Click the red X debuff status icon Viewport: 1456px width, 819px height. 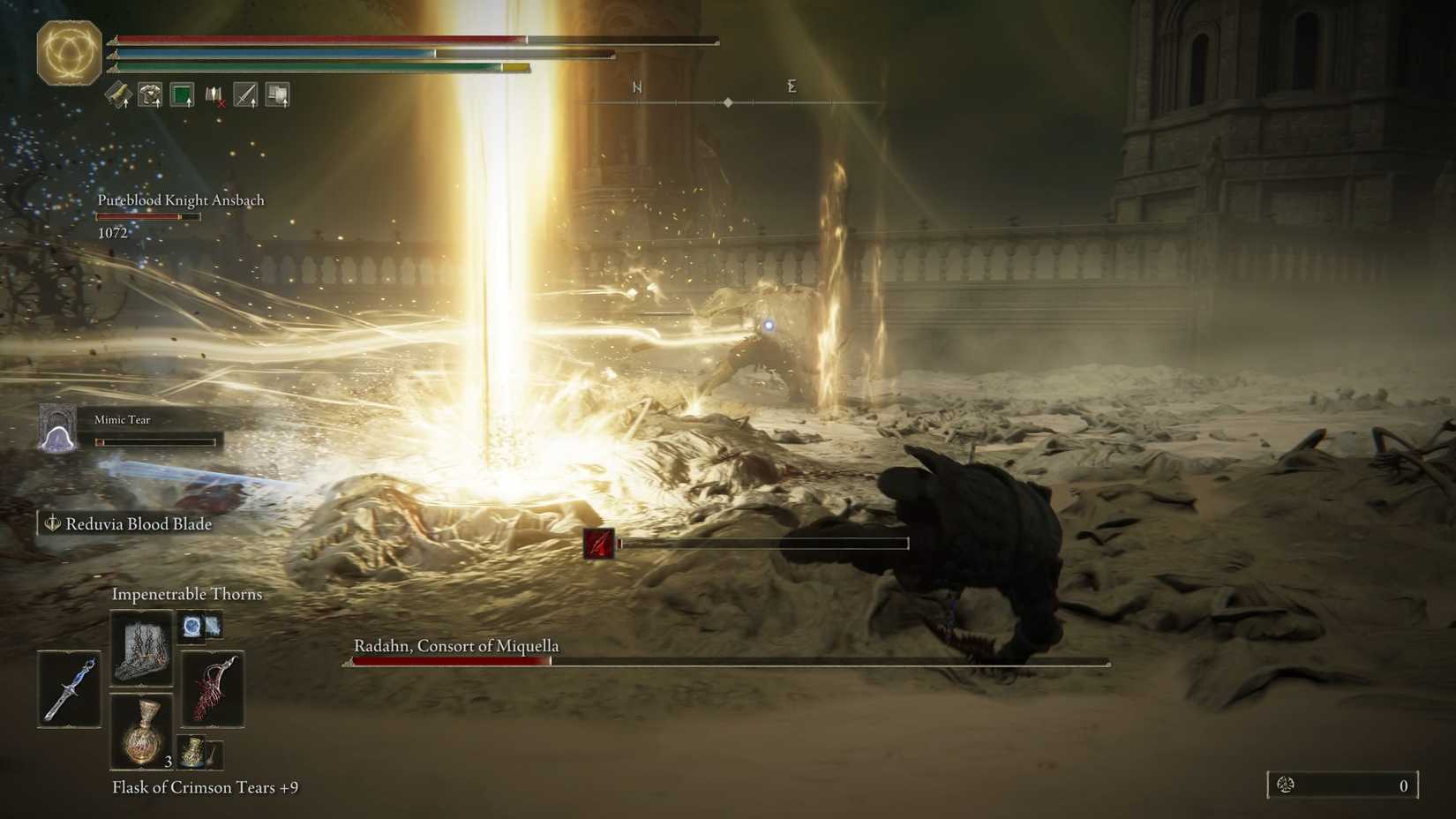tap(218, 100)
